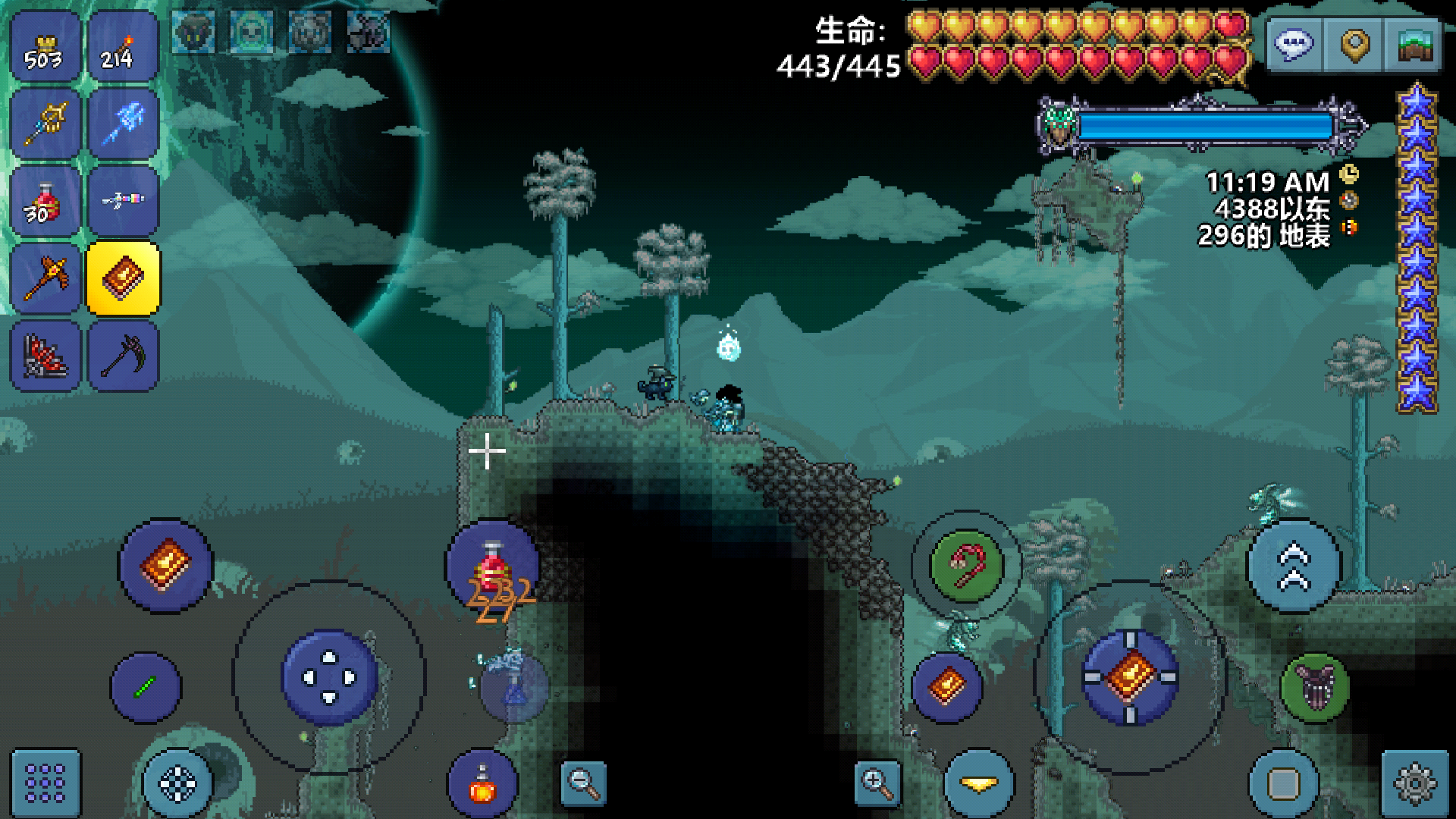This screenshot has height=819, width=1456.
Task: Open the chat speech bubble
Action: pyautogui.click(x=1294, y=45)
